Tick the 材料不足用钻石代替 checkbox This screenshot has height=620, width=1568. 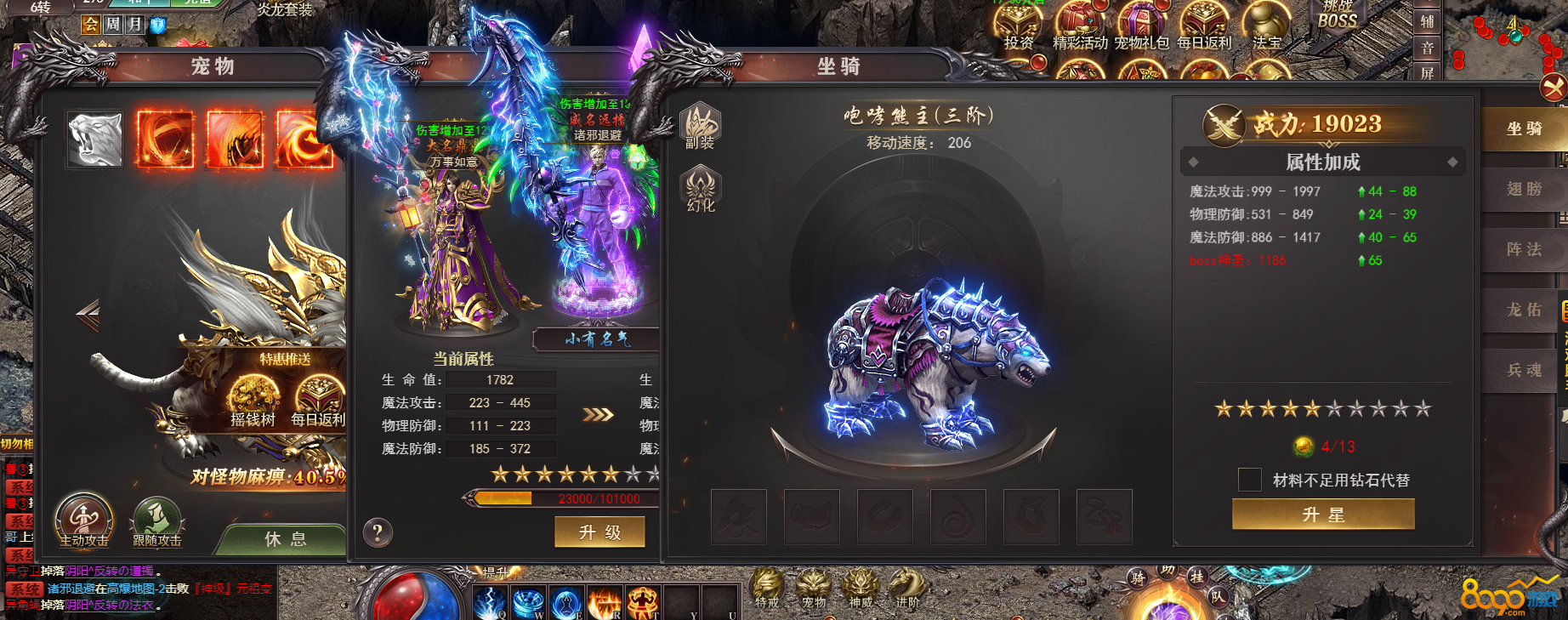(1249, 480)
